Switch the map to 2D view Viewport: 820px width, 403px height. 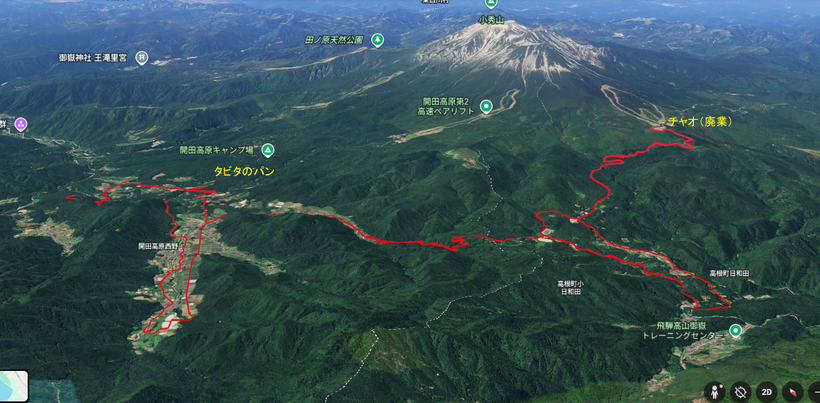[x=766, y=392]
